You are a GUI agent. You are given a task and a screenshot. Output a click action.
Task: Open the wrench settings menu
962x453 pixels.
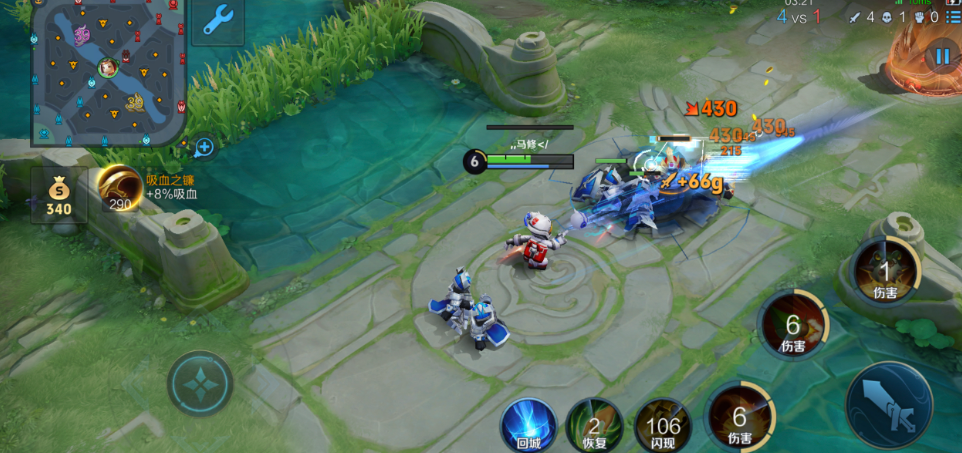pyautogui.click(x=218, y=20)
